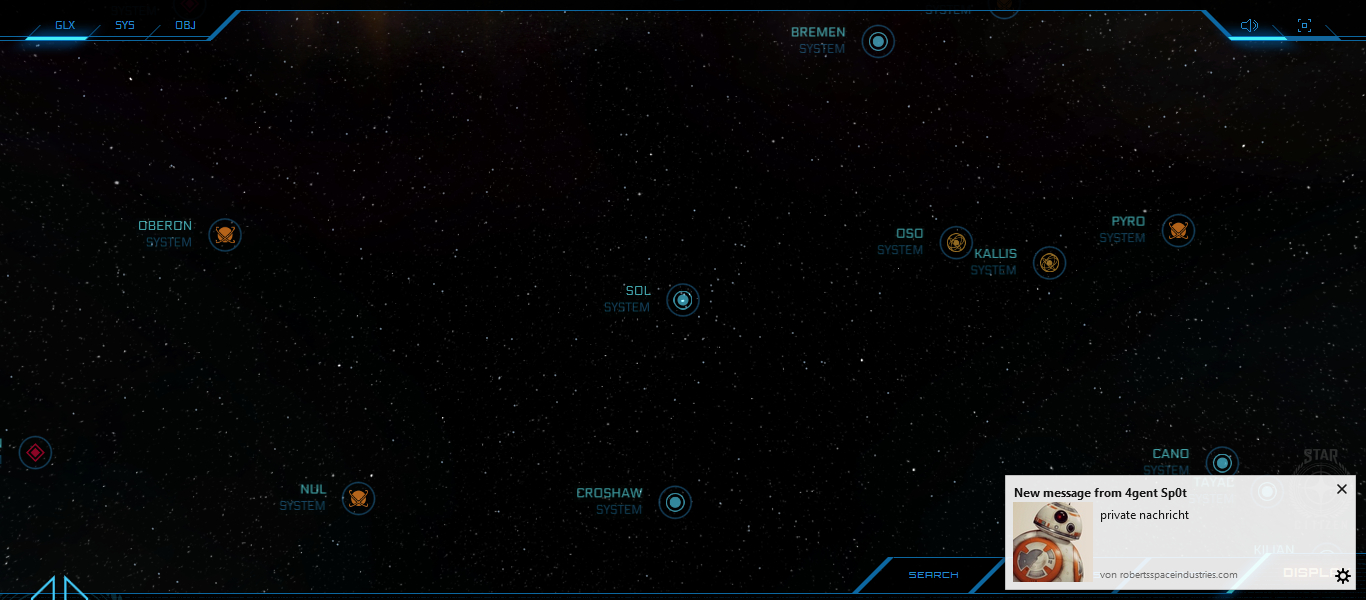Choose the Oberon system marker
Image resolution: width=1366 pixels, height=600 pixels.
point(225,235)
